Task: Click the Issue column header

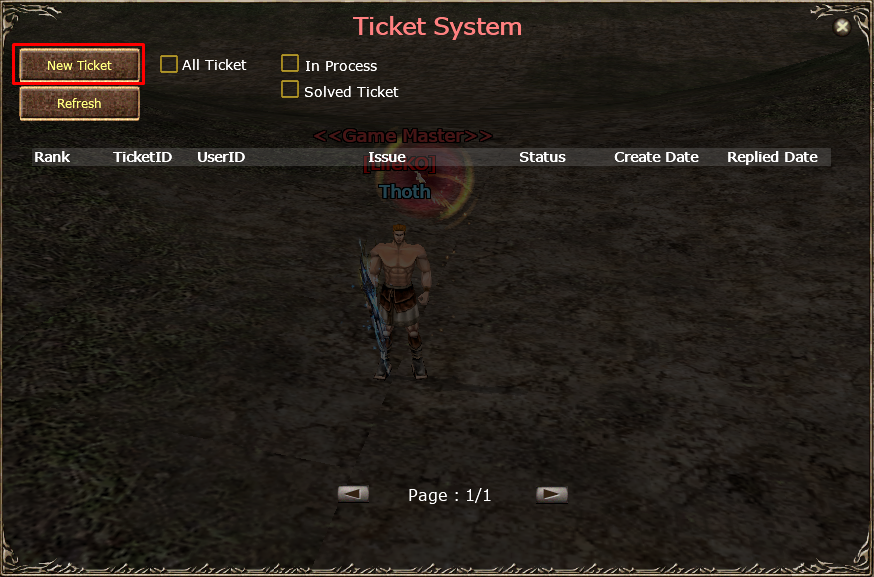Action: 387,157
